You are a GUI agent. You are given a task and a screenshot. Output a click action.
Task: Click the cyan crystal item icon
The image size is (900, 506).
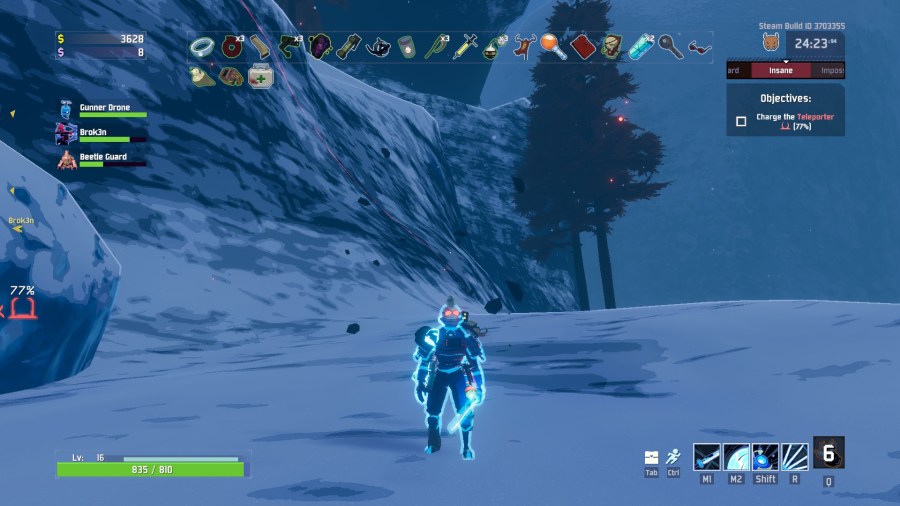[x=641, y=46]
